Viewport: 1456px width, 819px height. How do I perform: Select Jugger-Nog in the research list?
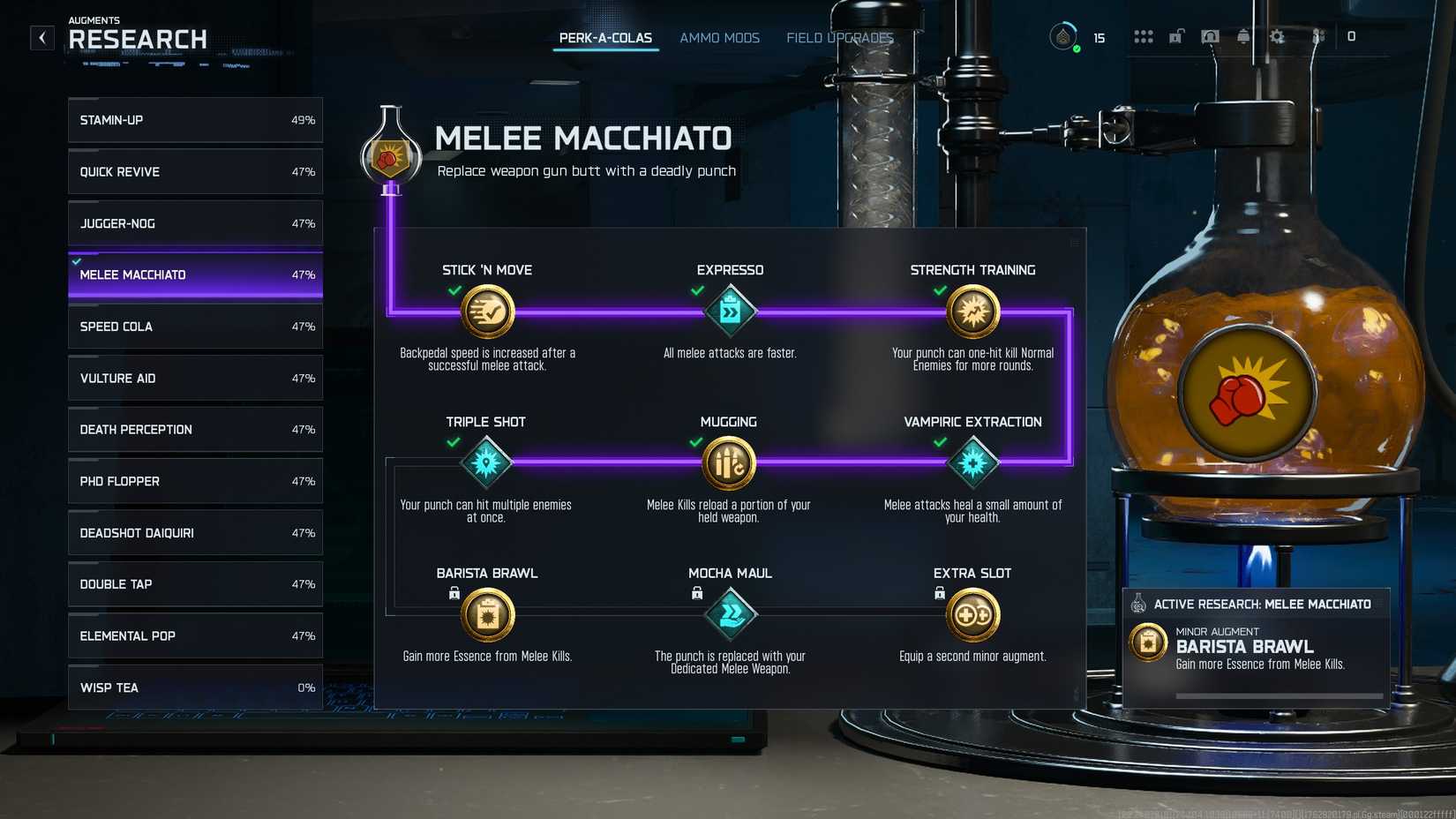click(x=194, y=223)
